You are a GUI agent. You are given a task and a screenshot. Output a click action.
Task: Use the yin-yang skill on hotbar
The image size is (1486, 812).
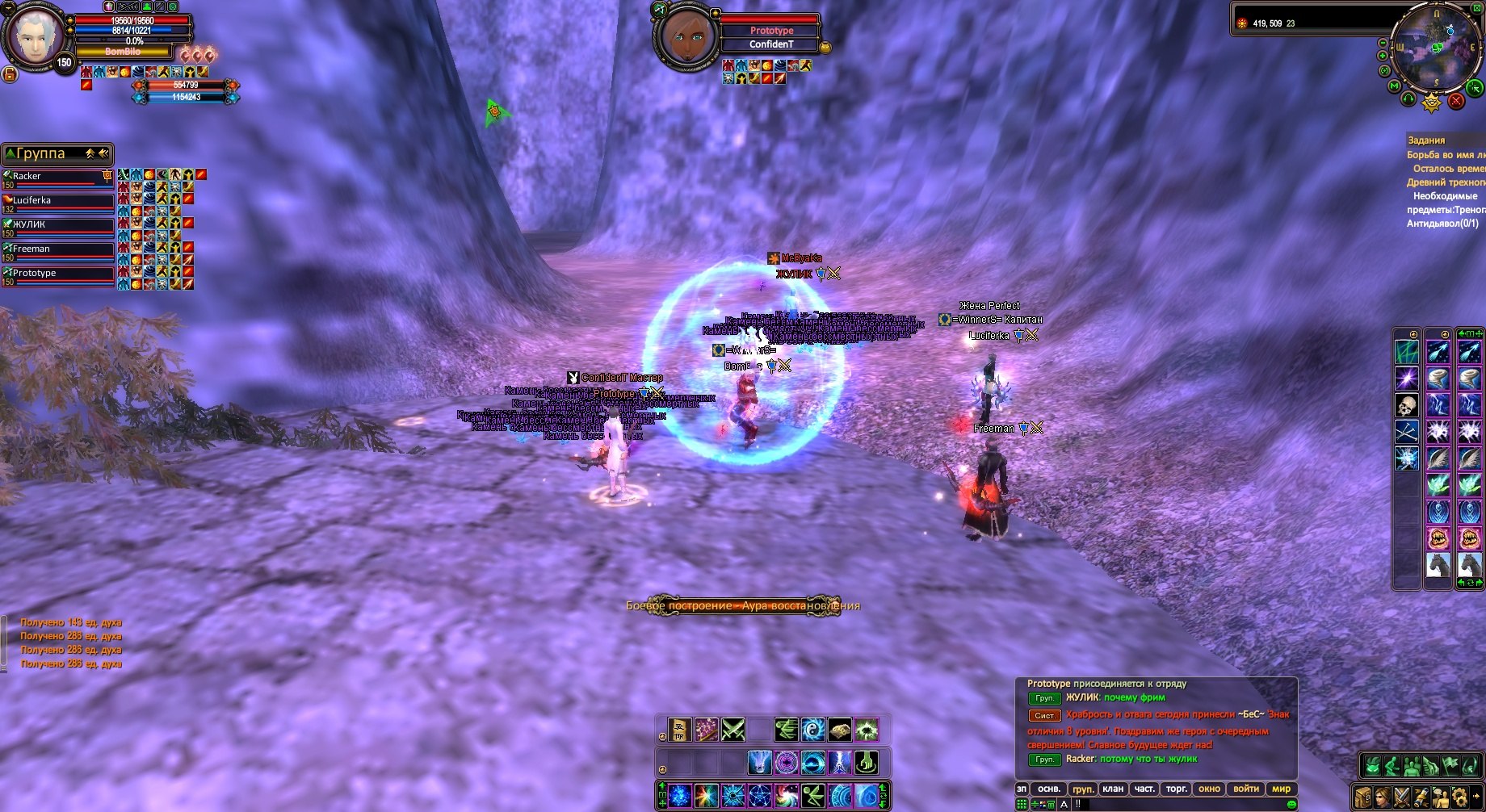(812, 730)
